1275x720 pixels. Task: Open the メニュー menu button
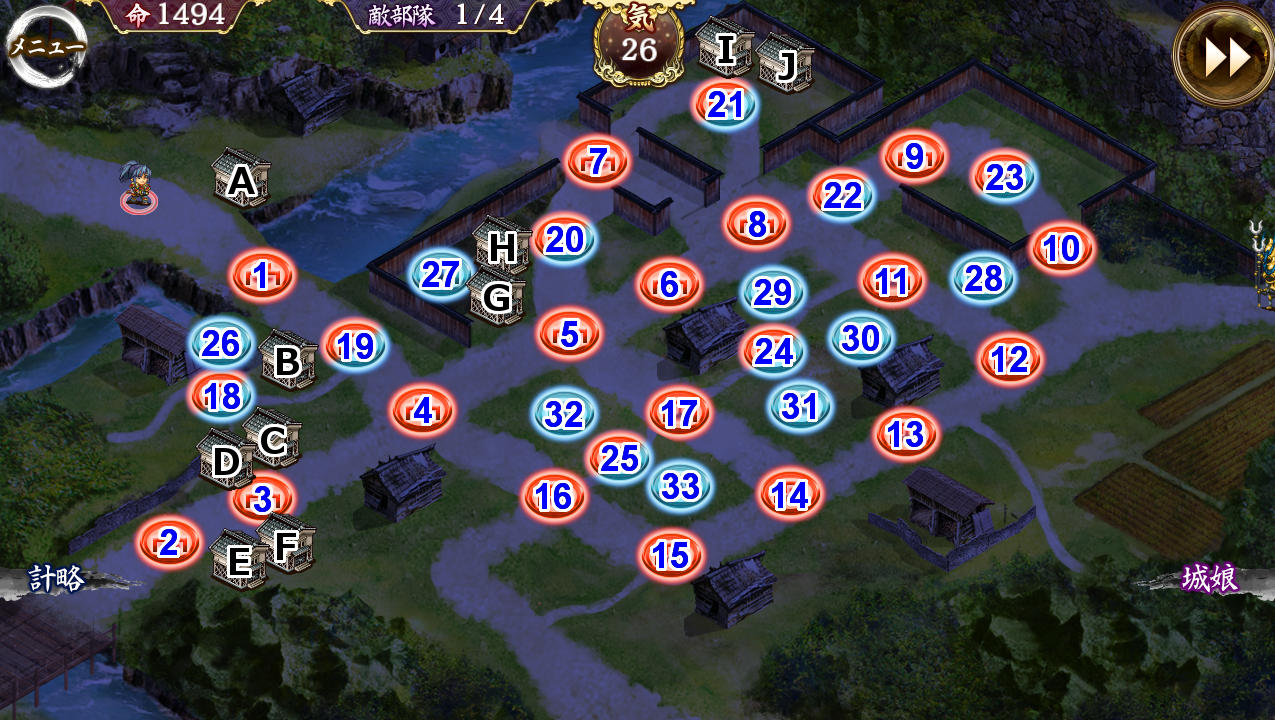point(45,46)
